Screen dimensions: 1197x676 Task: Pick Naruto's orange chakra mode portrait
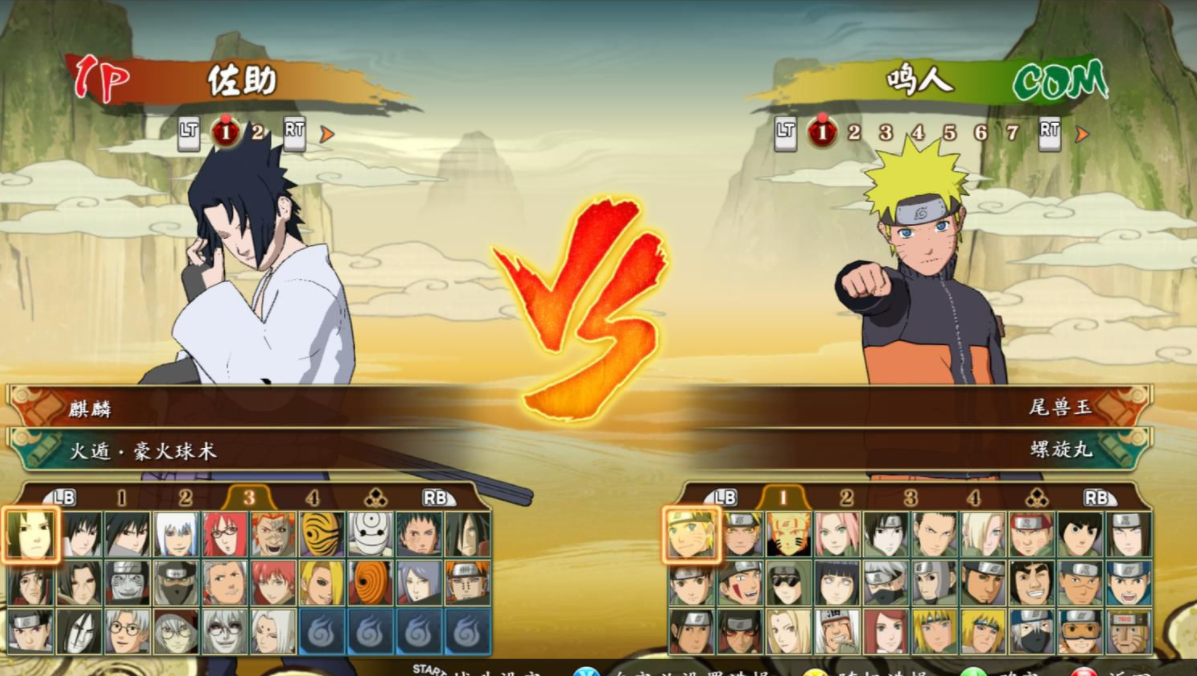788,535
